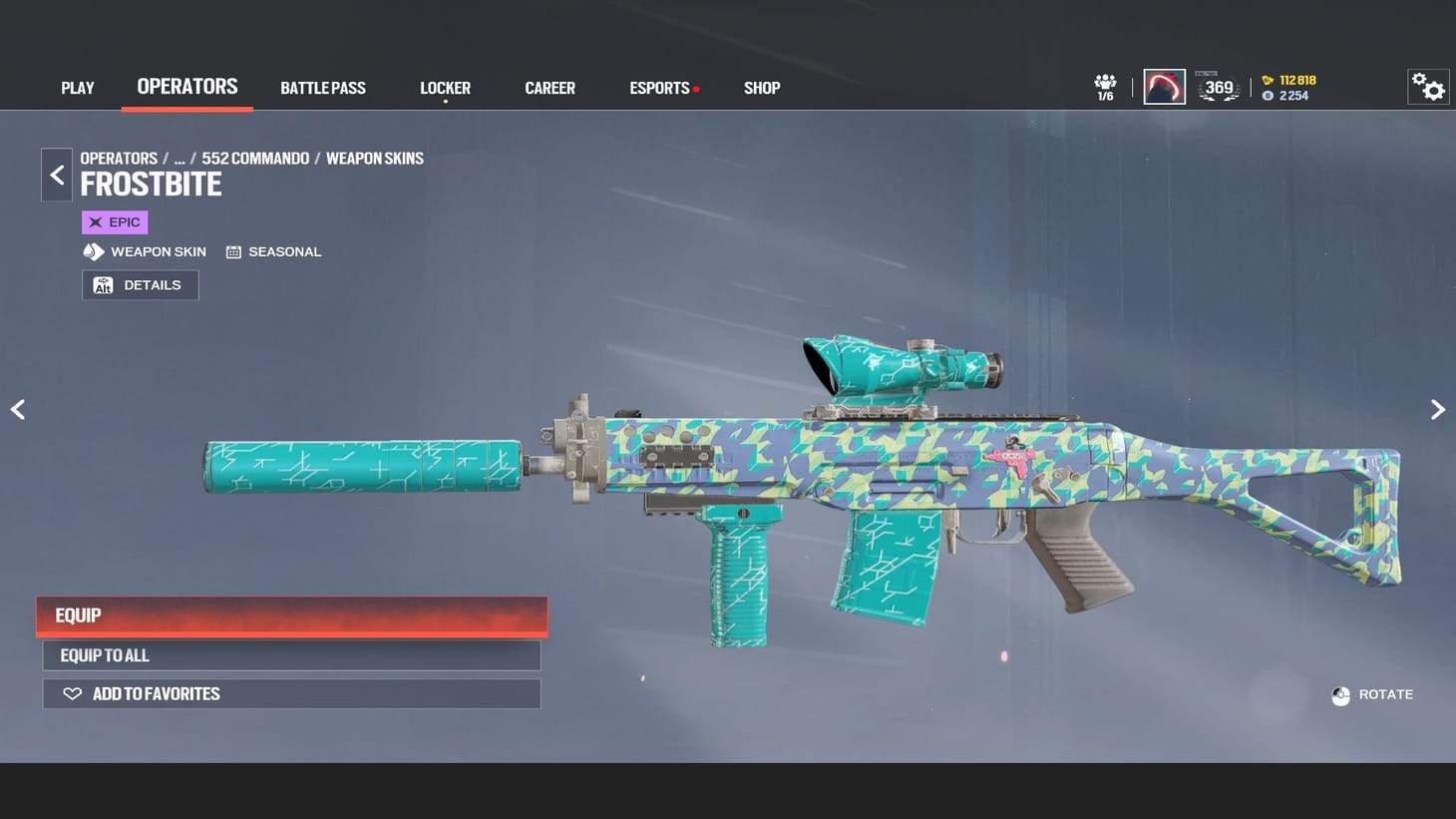Screen dimensions: 1456x819
Task: Click Equip To All option
Action: click(291, 655)
